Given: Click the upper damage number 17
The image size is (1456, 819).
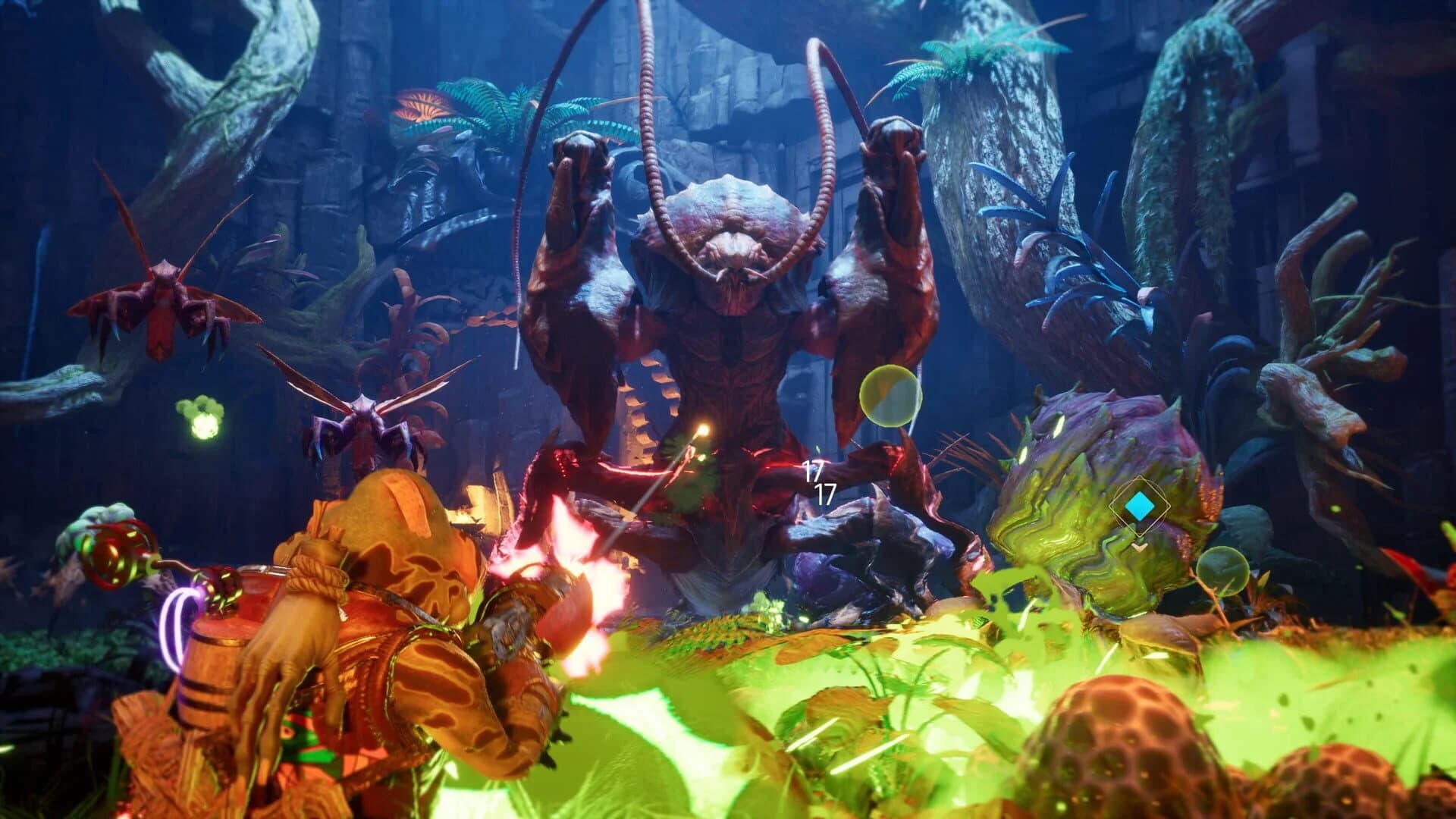Looking at the screenshot, I should (x=813, y=471).
